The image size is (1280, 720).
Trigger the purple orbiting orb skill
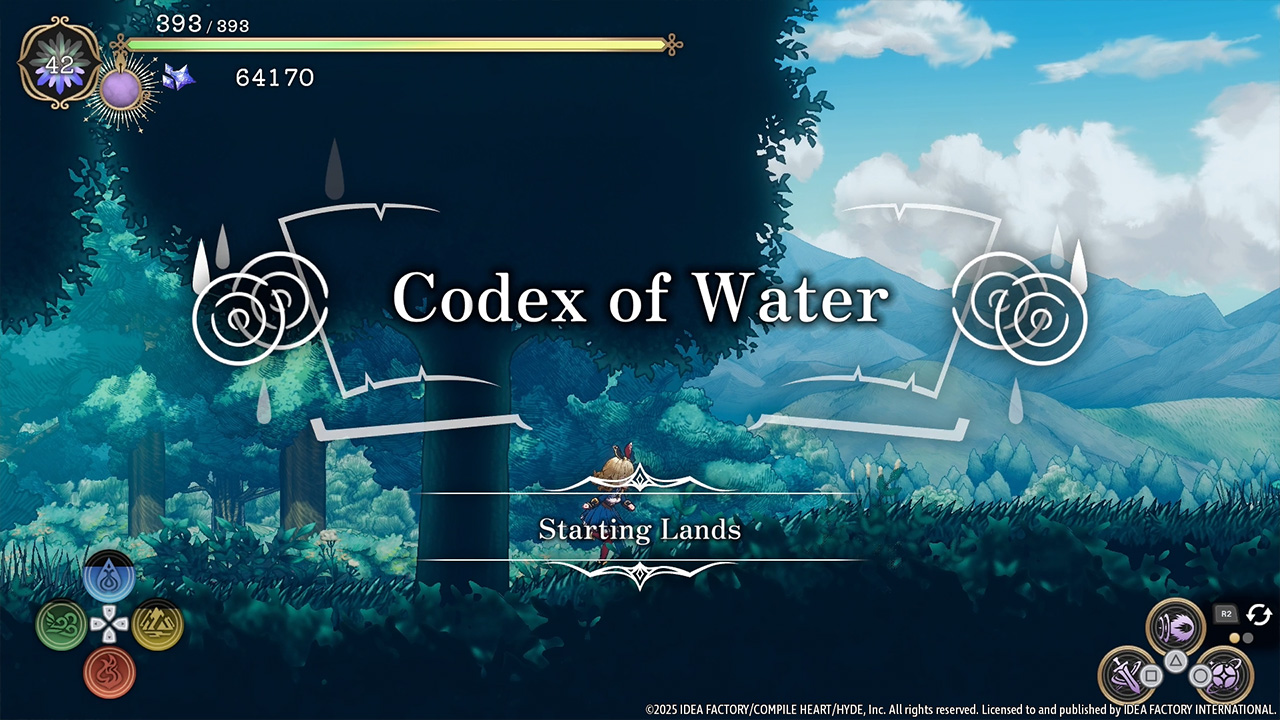point(1221,673)
